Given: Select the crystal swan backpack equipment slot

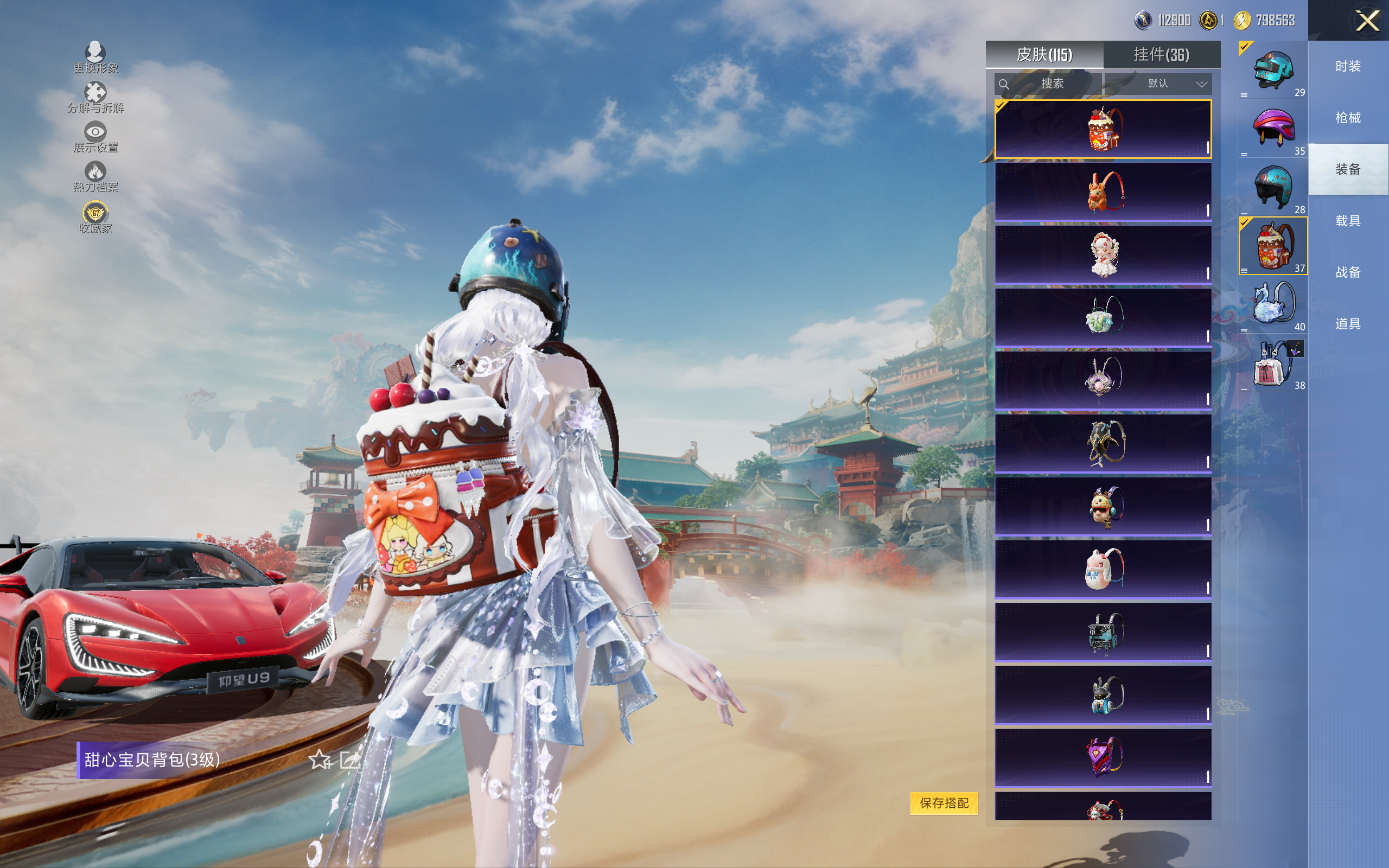Looking at the screenshot, I should (1273, 304).
